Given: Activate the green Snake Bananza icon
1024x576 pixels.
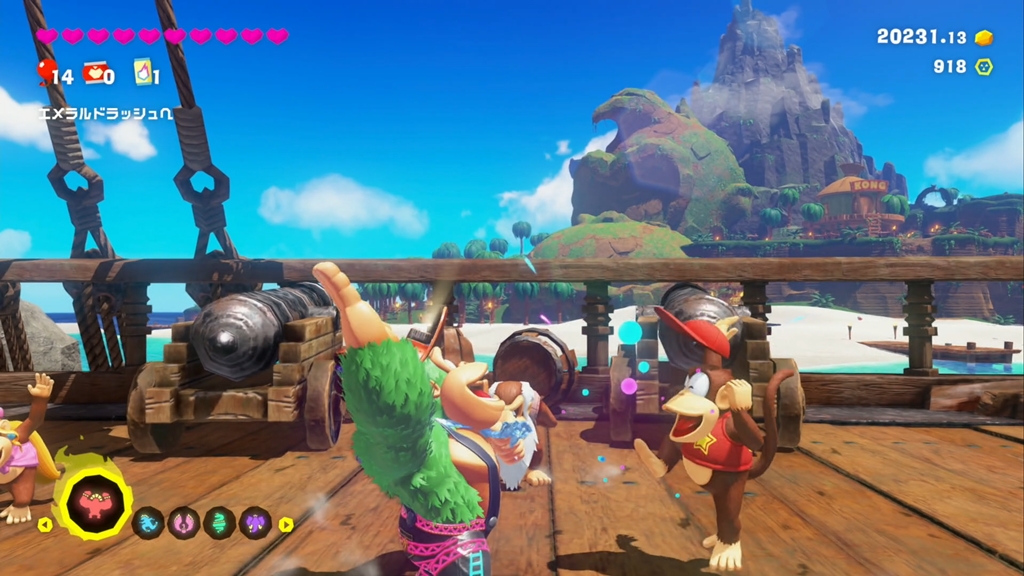Looking at the screenshot, I should click(220, 522).
